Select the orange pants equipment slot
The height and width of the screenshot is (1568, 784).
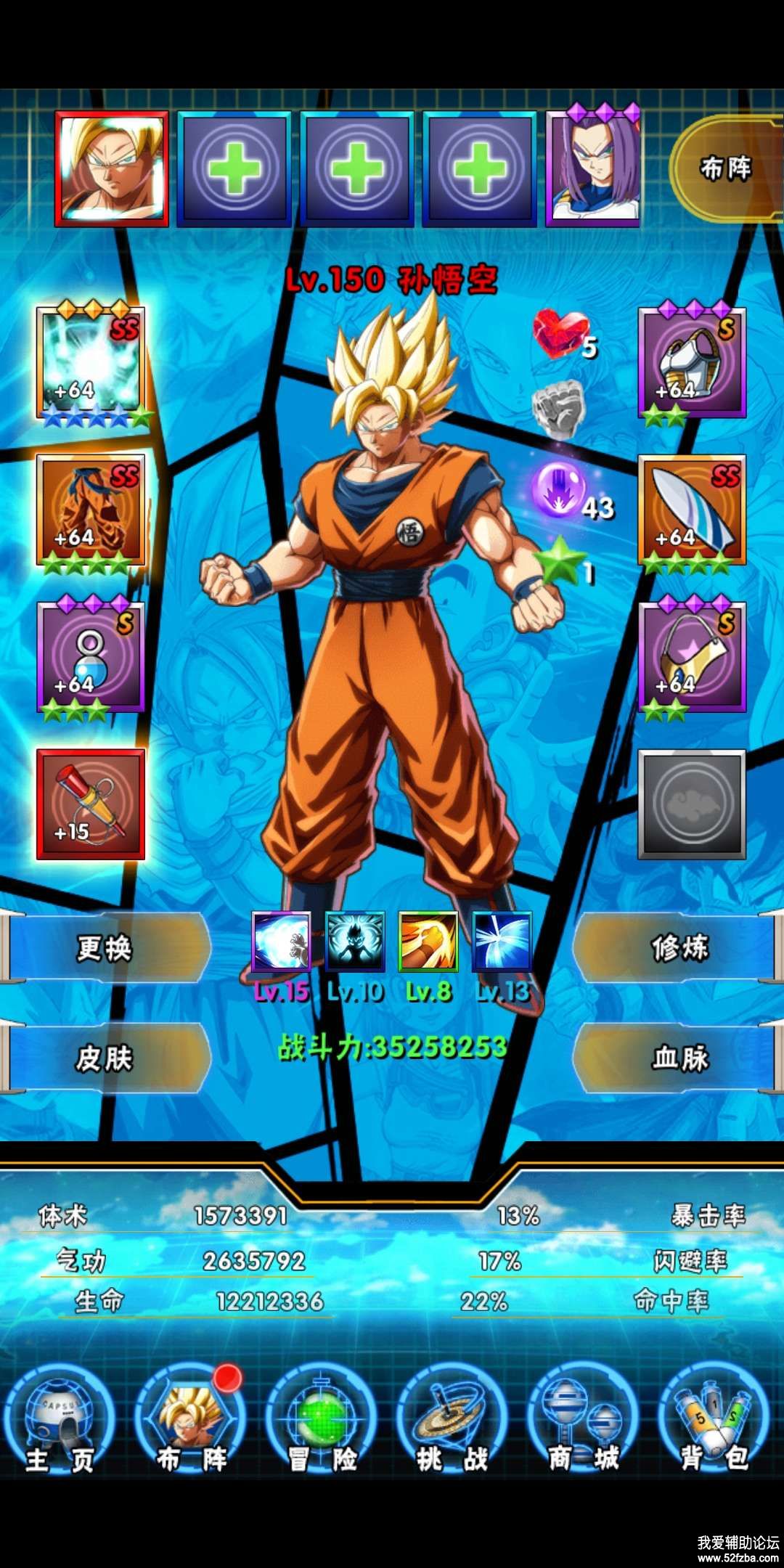91,511
